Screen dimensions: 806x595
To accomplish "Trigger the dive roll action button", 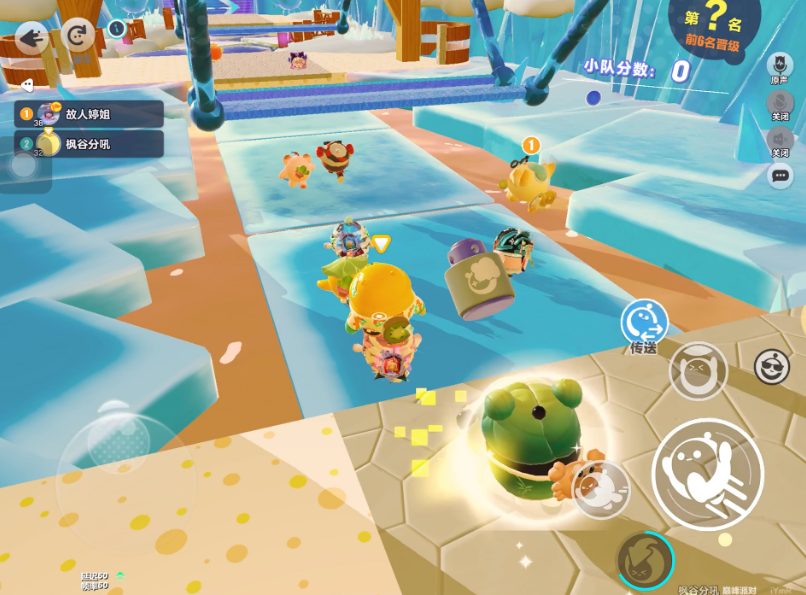I will (602, 489).
